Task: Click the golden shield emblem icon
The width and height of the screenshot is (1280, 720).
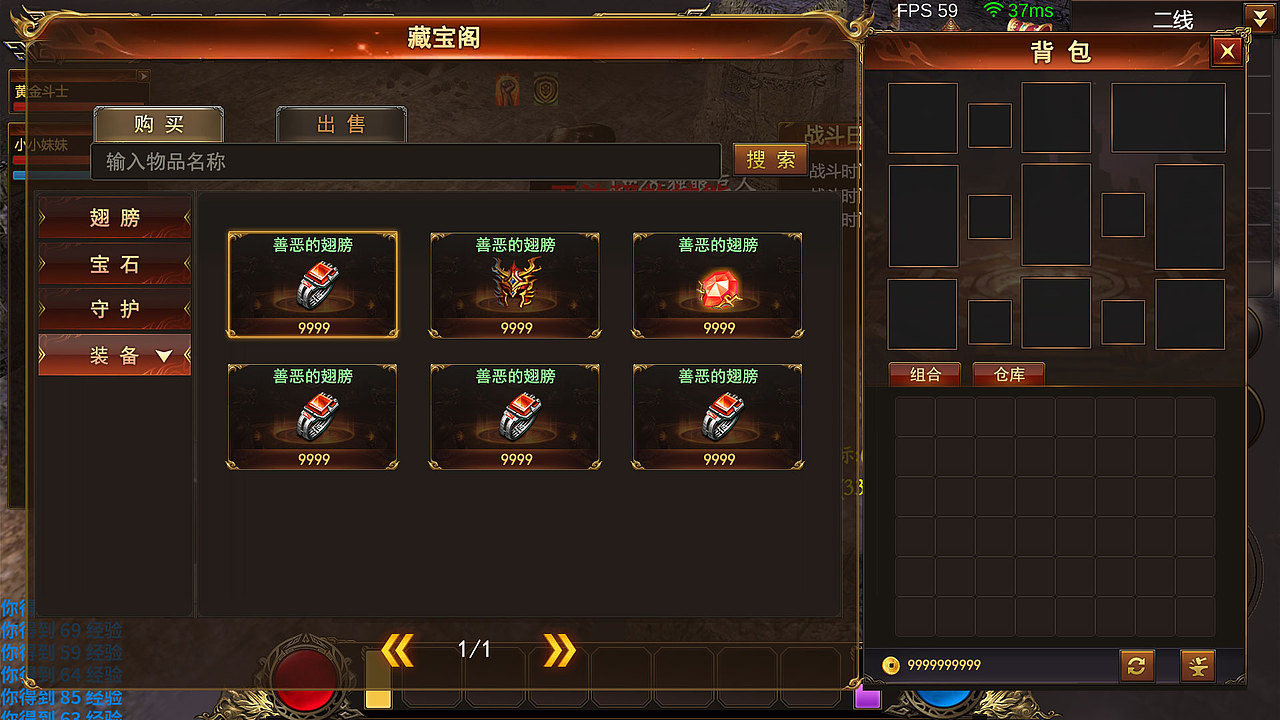Action: pos(546,88)
